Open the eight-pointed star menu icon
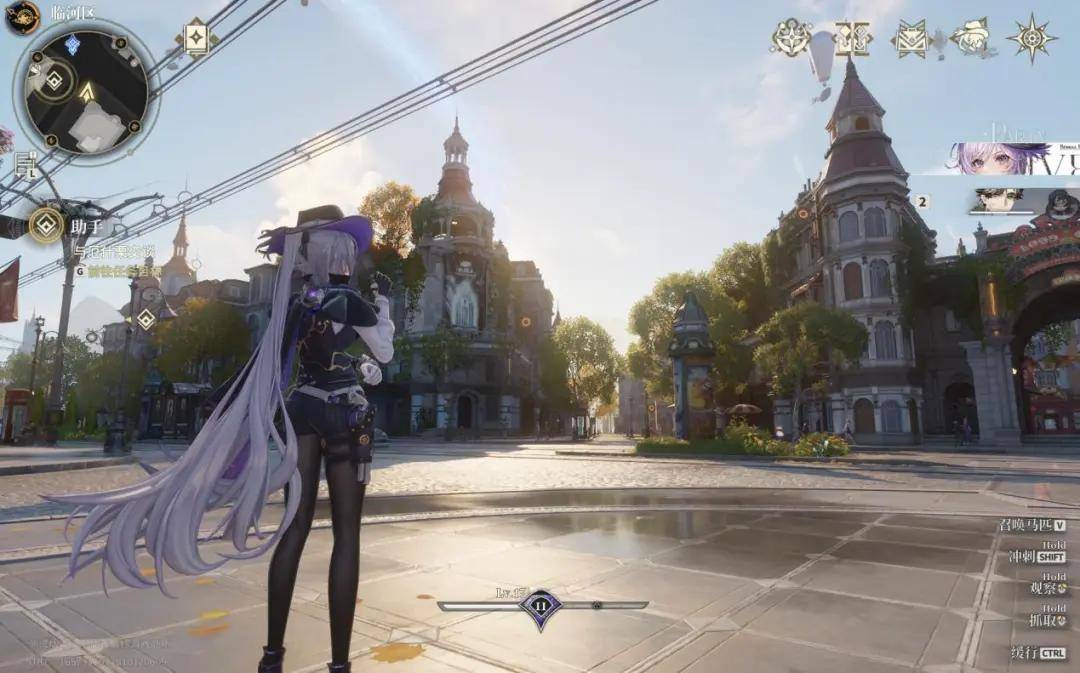The height and width of the screenshot is (673, 1080). (1031, 38)
